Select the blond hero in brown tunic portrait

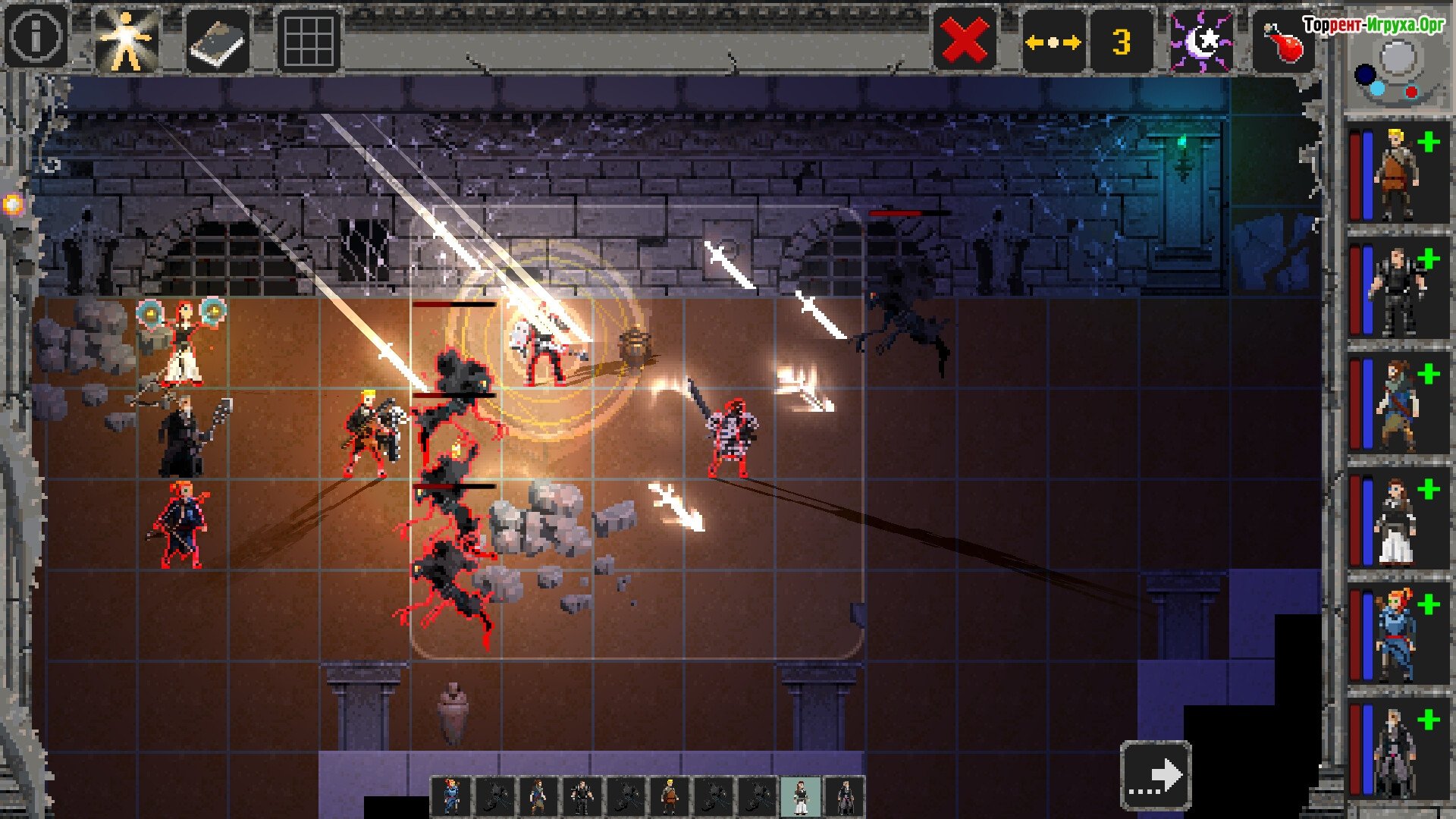(x=1396, y=176)
